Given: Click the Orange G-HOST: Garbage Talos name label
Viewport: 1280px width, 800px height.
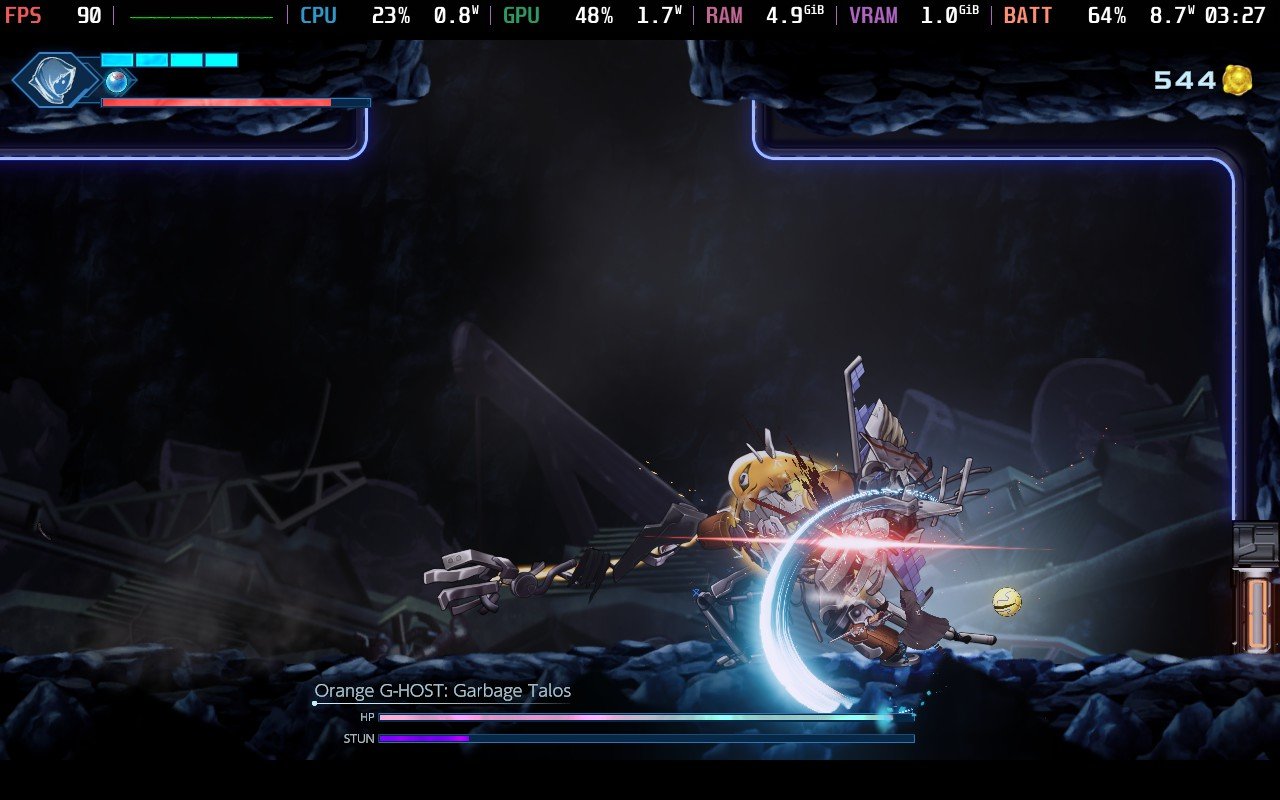Looking at the screenshot, I should pos(444,690).
